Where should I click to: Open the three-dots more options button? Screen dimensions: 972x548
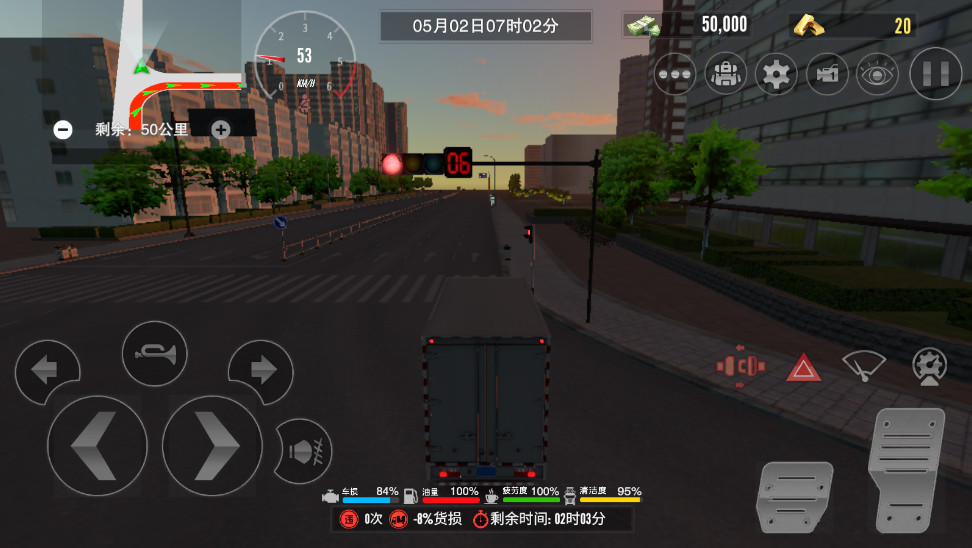coord(676,73)
